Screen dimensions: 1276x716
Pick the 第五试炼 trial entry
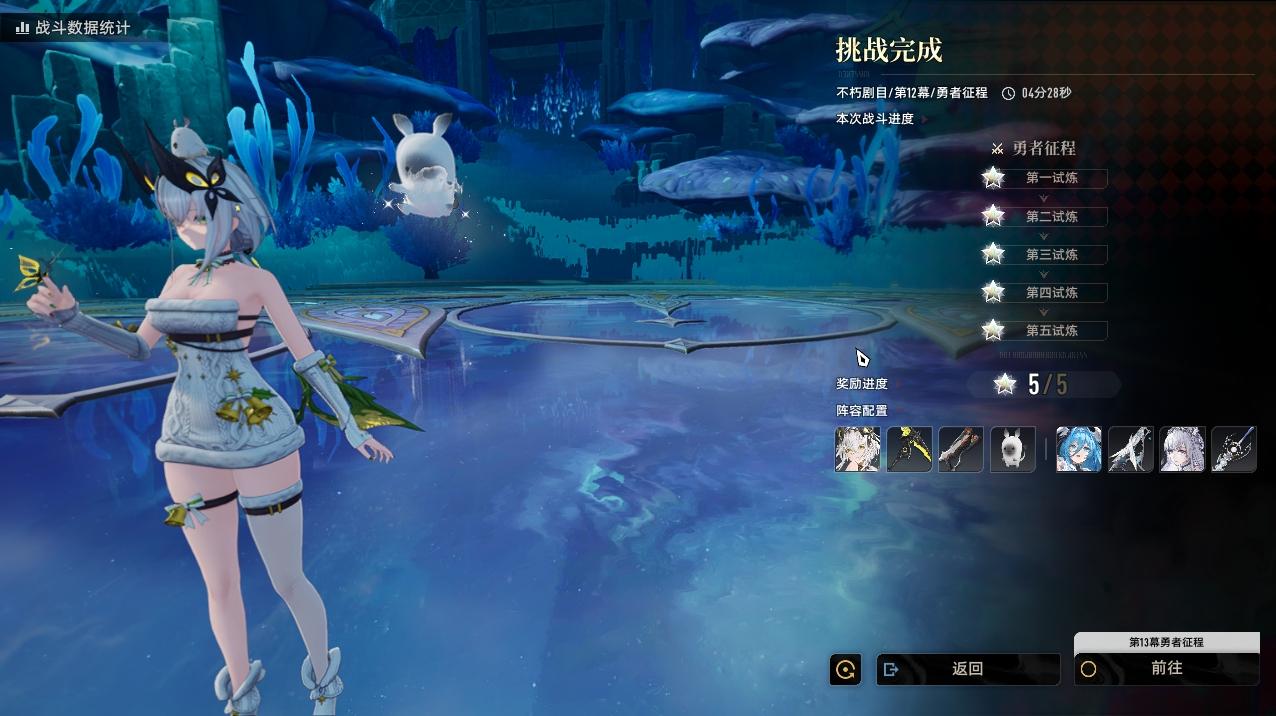click(1051, 331)
